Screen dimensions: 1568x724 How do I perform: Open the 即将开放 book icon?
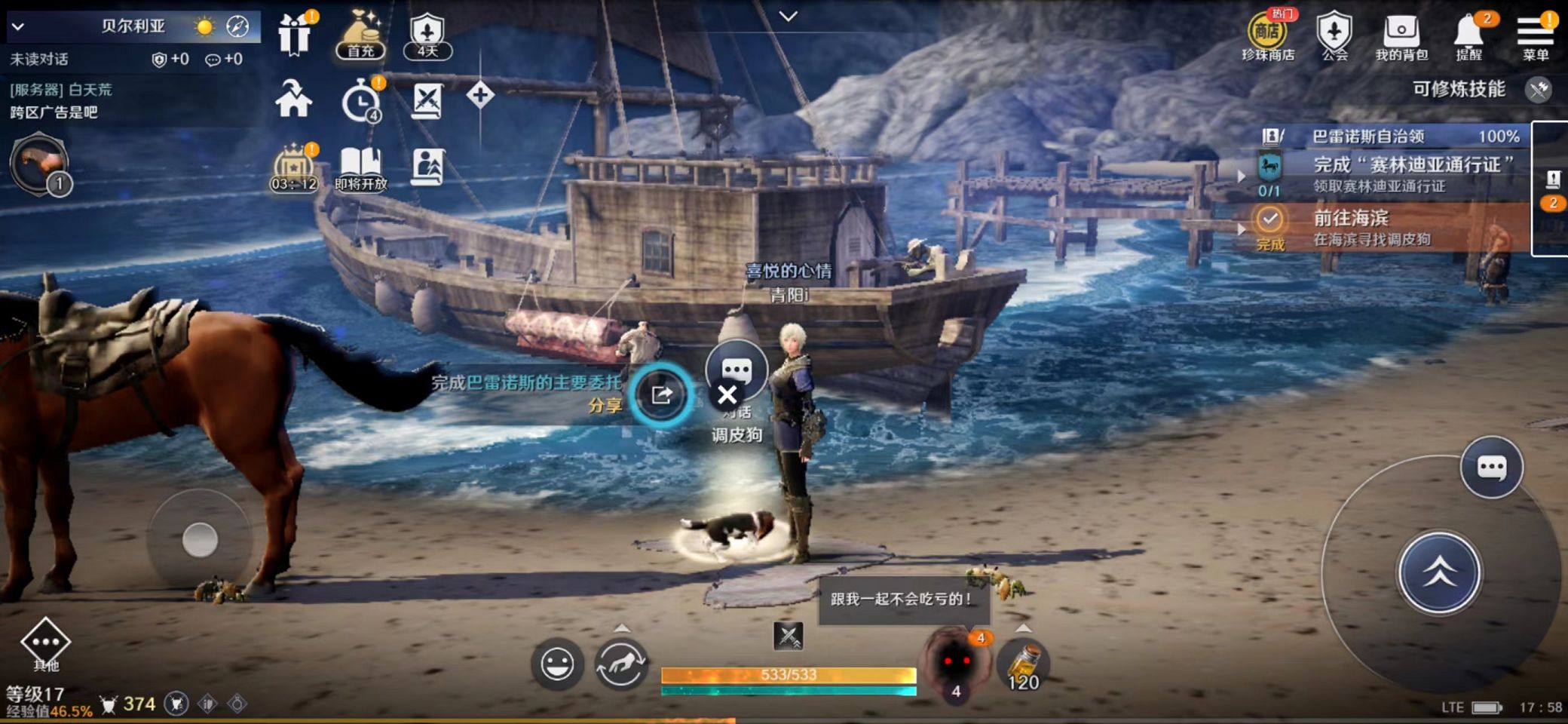[x=360, y=167]
